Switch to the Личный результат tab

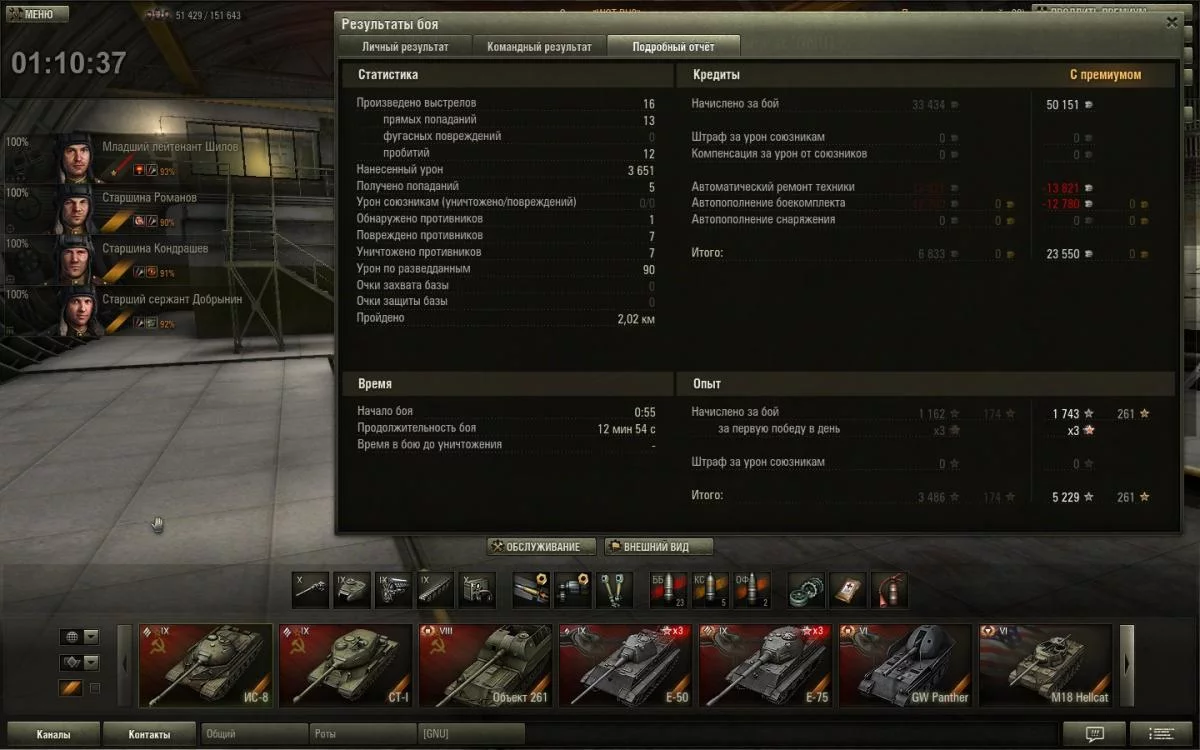click(x=404, y=47)
